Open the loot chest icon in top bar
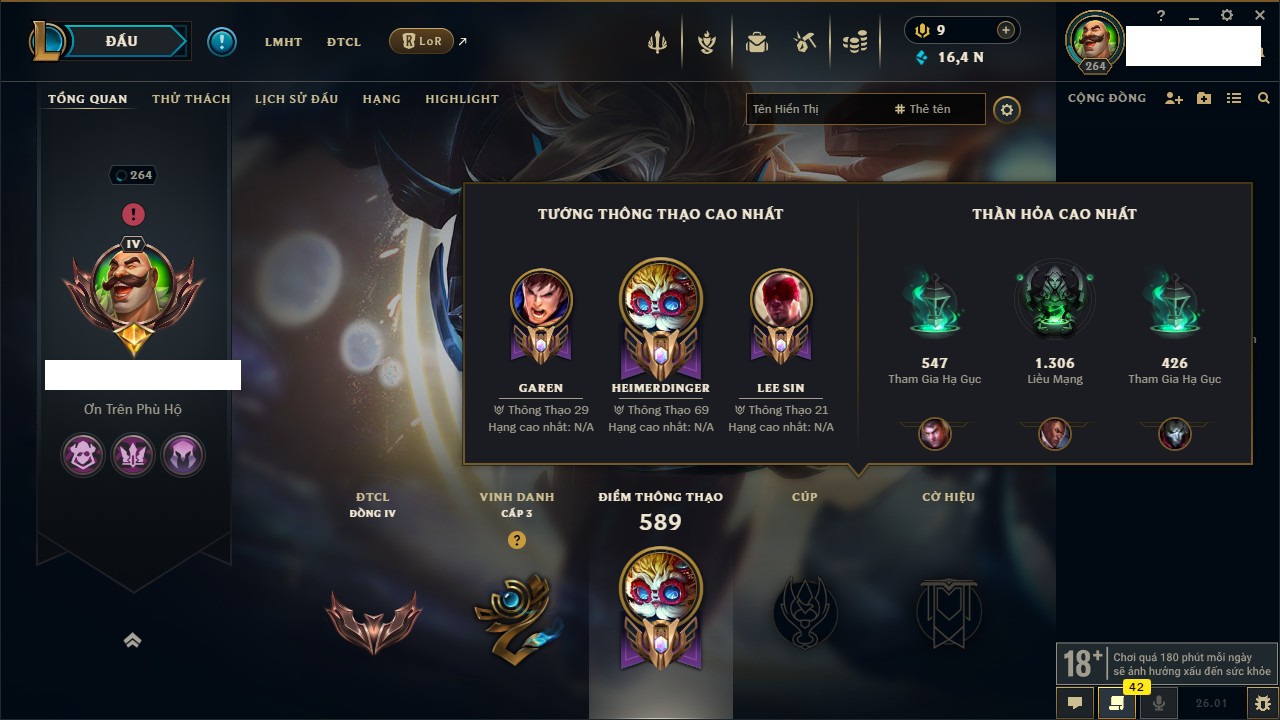This screenshot has width=1280, height=720. (756, 42)
